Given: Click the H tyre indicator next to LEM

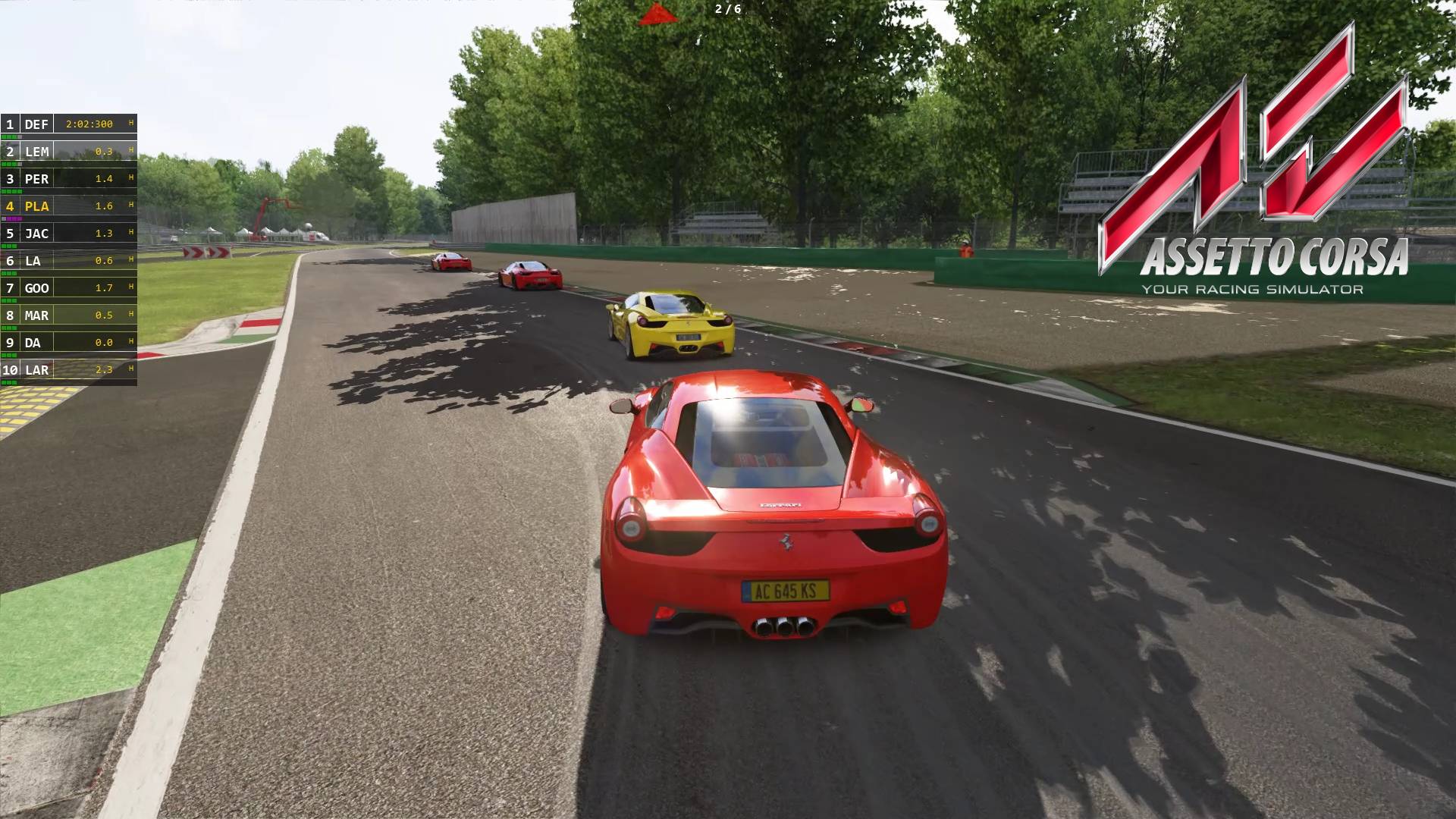Looking at the screenshot, I should tap(130, 152).
